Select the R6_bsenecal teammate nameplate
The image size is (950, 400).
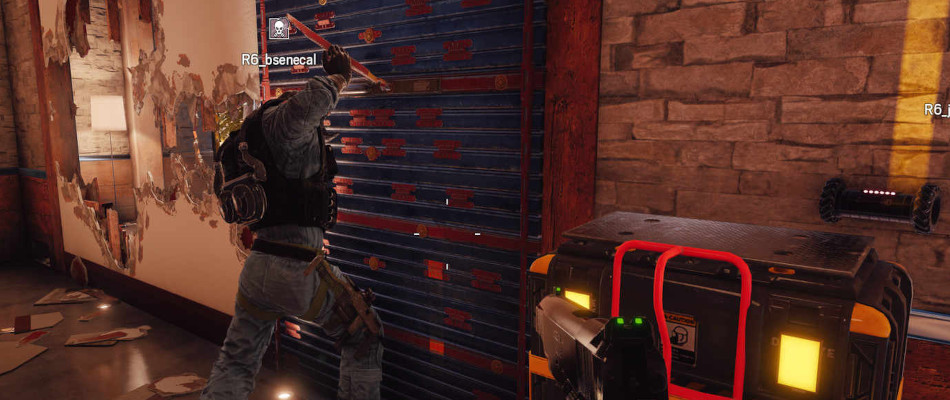click(x=280, y=59)
